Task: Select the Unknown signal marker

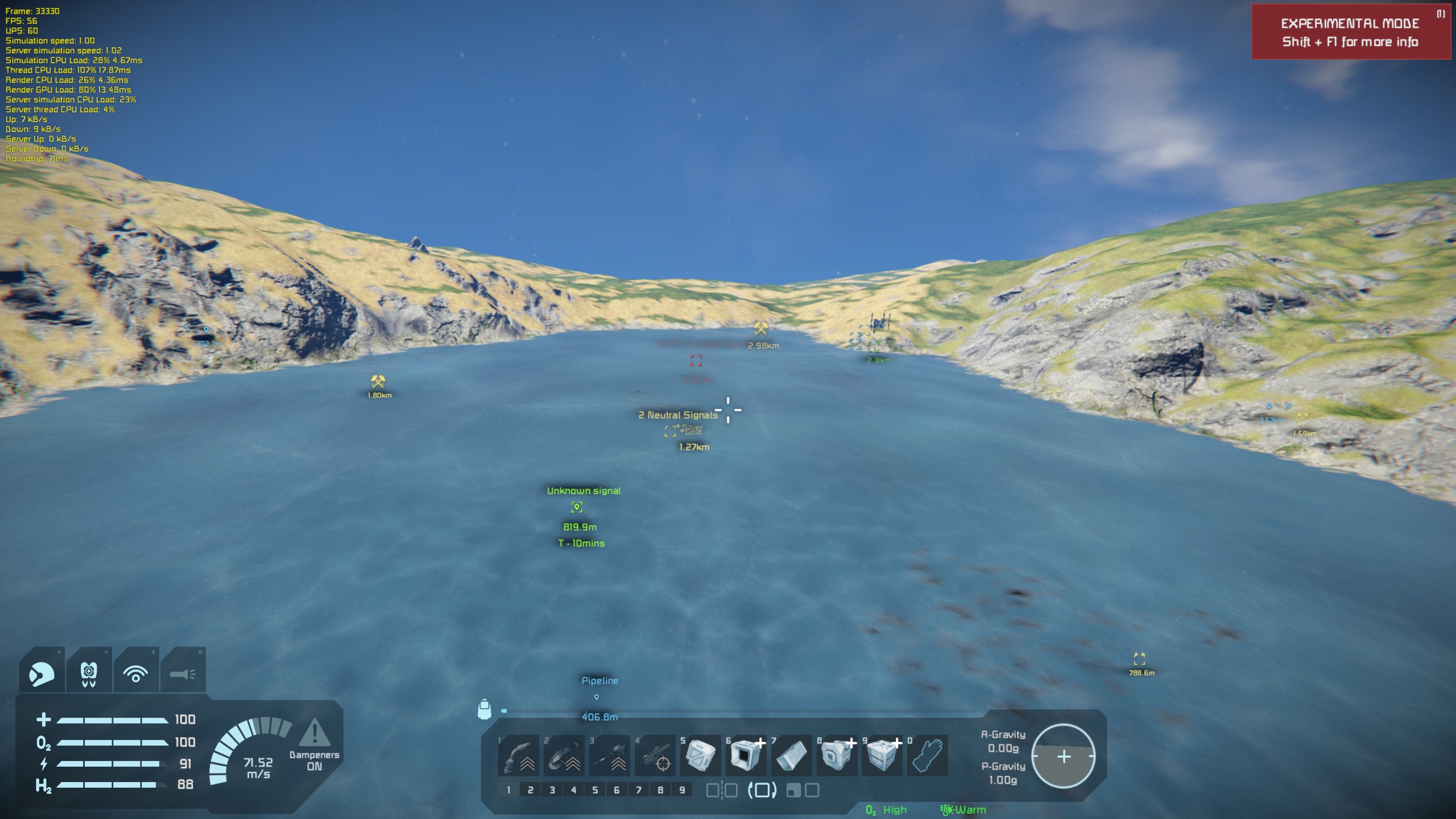Action: [x=577, y=507]
